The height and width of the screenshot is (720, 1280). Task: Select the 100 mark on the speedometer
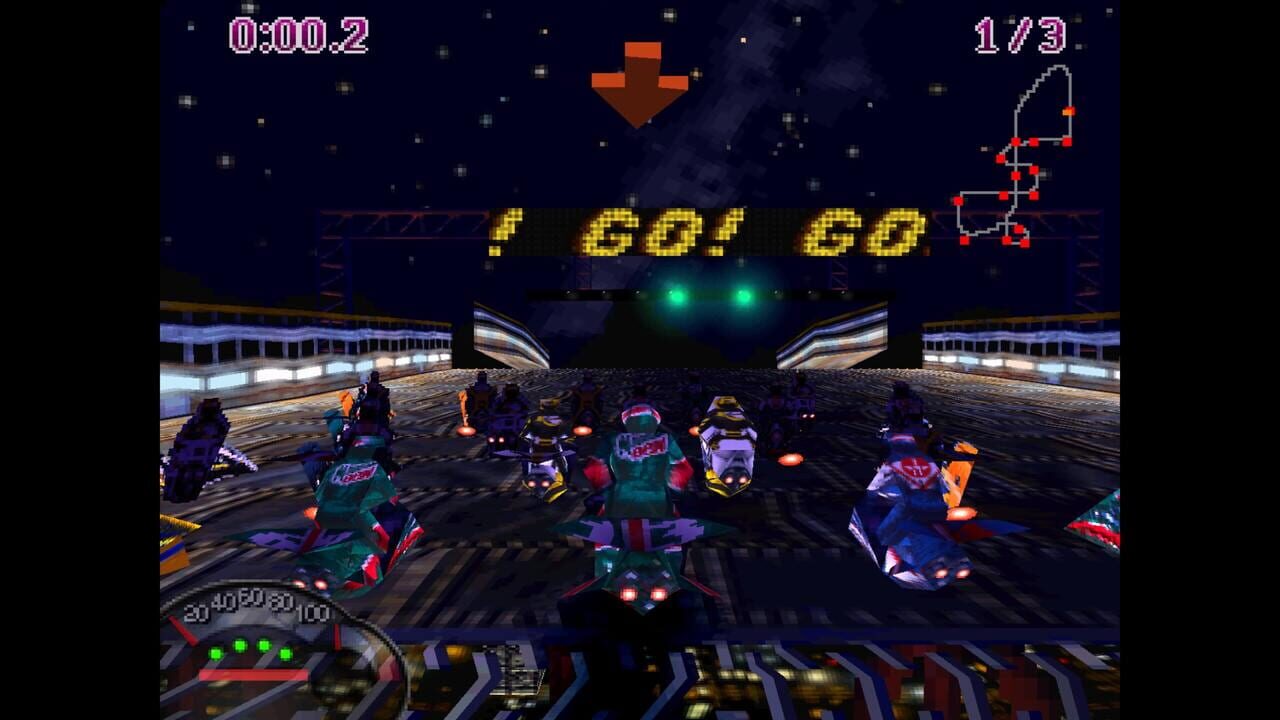tap(313, 612)
